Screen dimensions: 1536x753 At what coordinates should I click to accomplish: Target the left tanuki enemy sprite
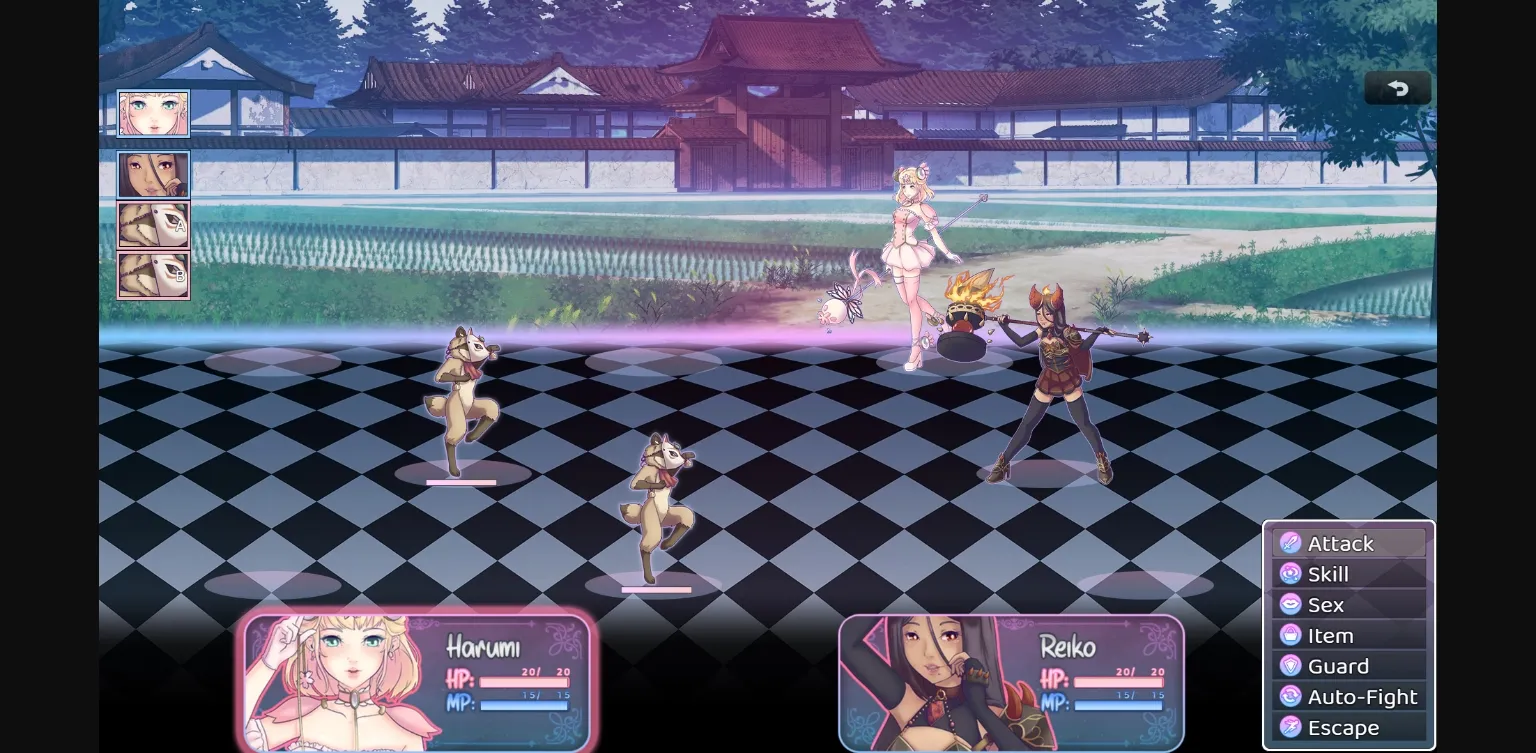pos(460,400)
